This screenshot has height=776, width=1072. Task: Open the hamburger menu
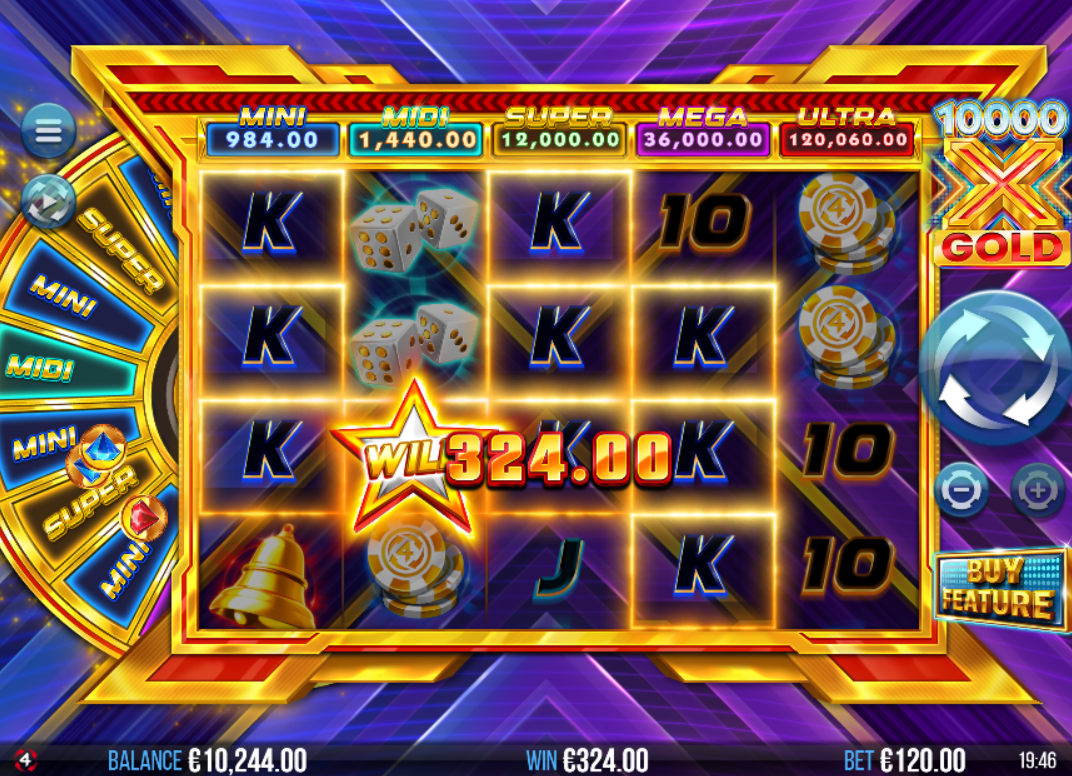click(48, 130)
